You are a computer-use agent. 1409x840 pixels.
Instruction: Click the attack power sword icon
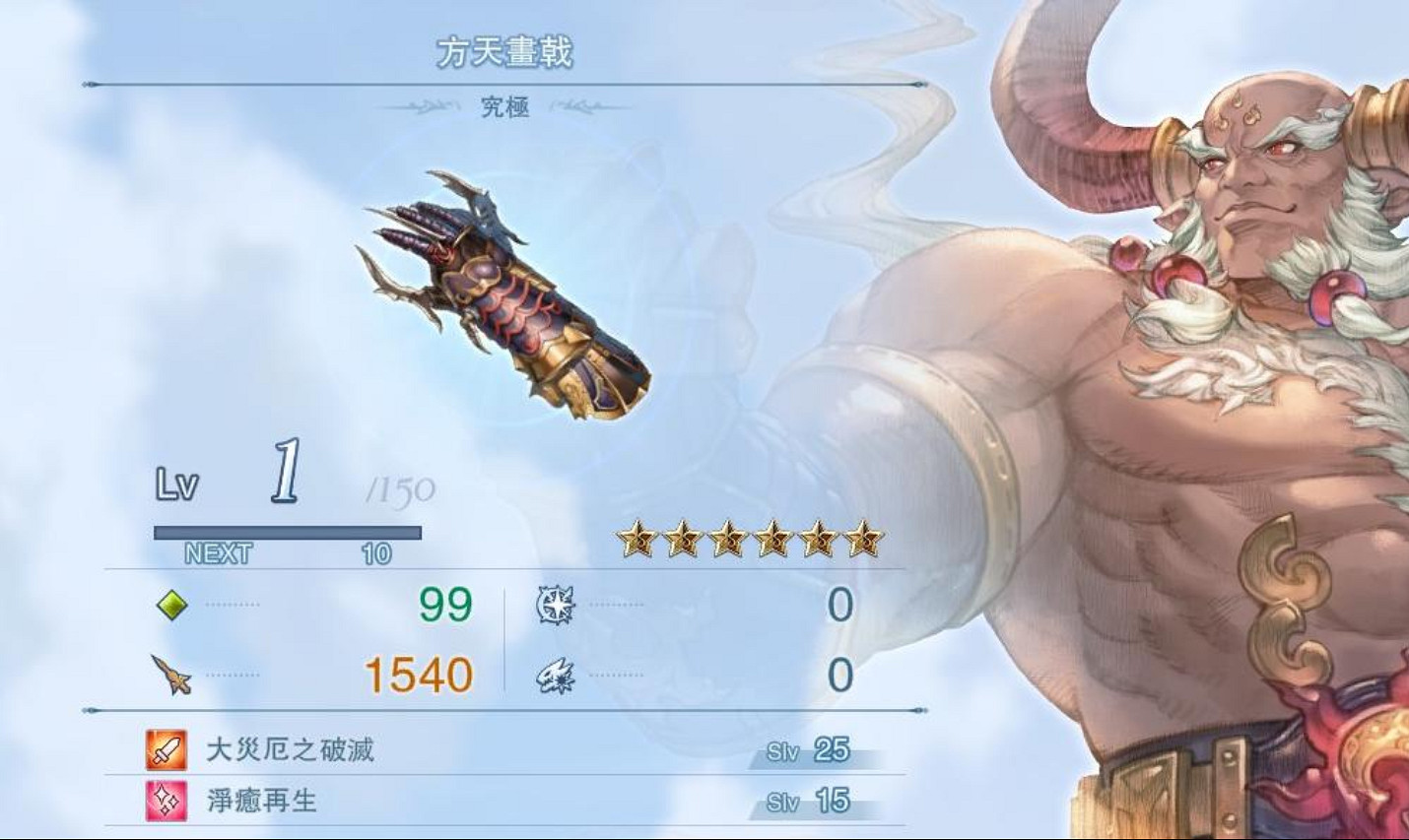[169, 676]
